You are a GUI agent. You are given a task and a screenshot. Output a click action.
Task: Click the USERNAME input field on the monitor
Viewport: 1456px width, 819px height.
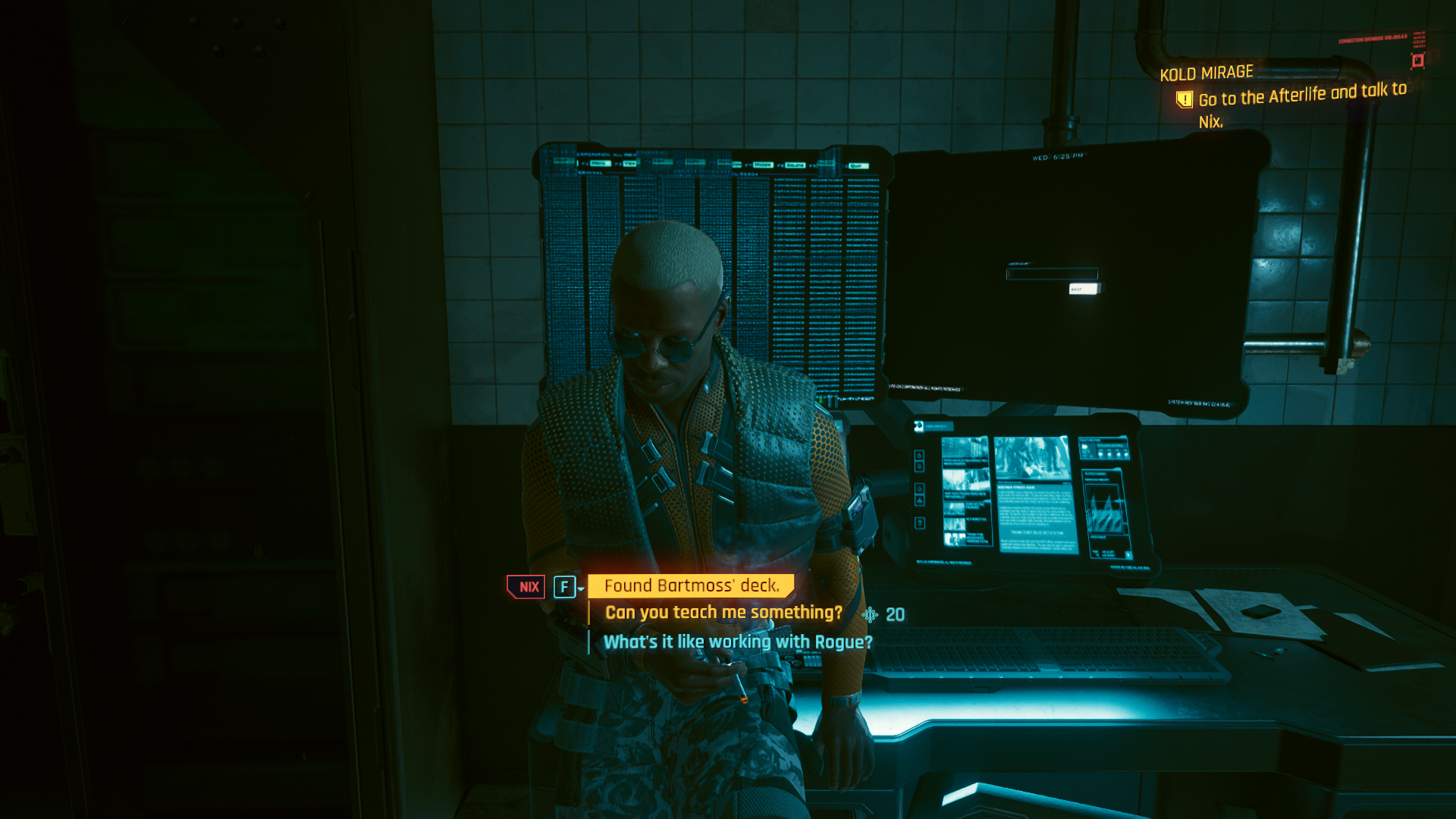click(x=1052, y=274)
